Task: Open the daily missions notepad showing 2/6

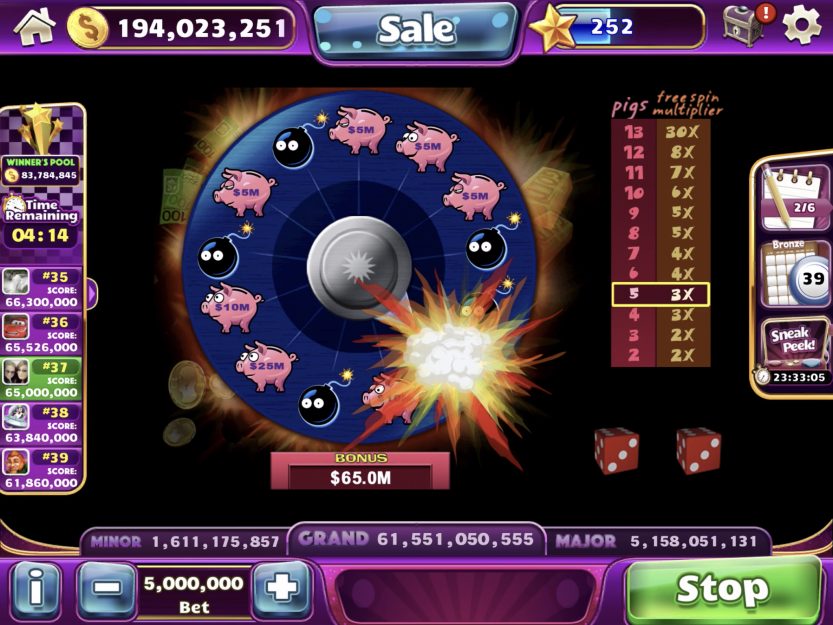Action: click(x=792, y=194)
